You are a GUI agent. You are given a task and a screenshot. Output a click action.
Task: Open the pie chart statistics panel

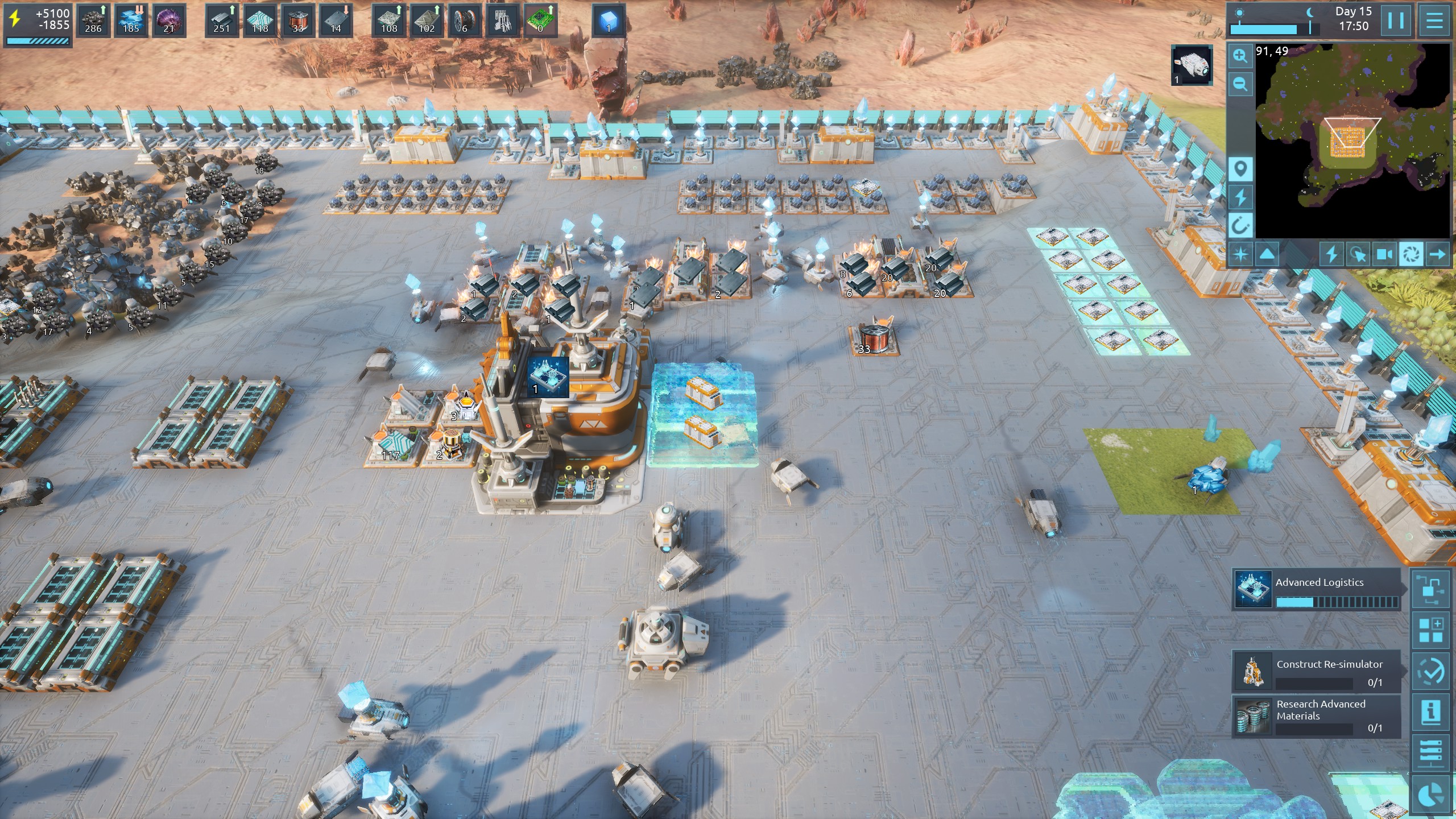coord(1431,795)
